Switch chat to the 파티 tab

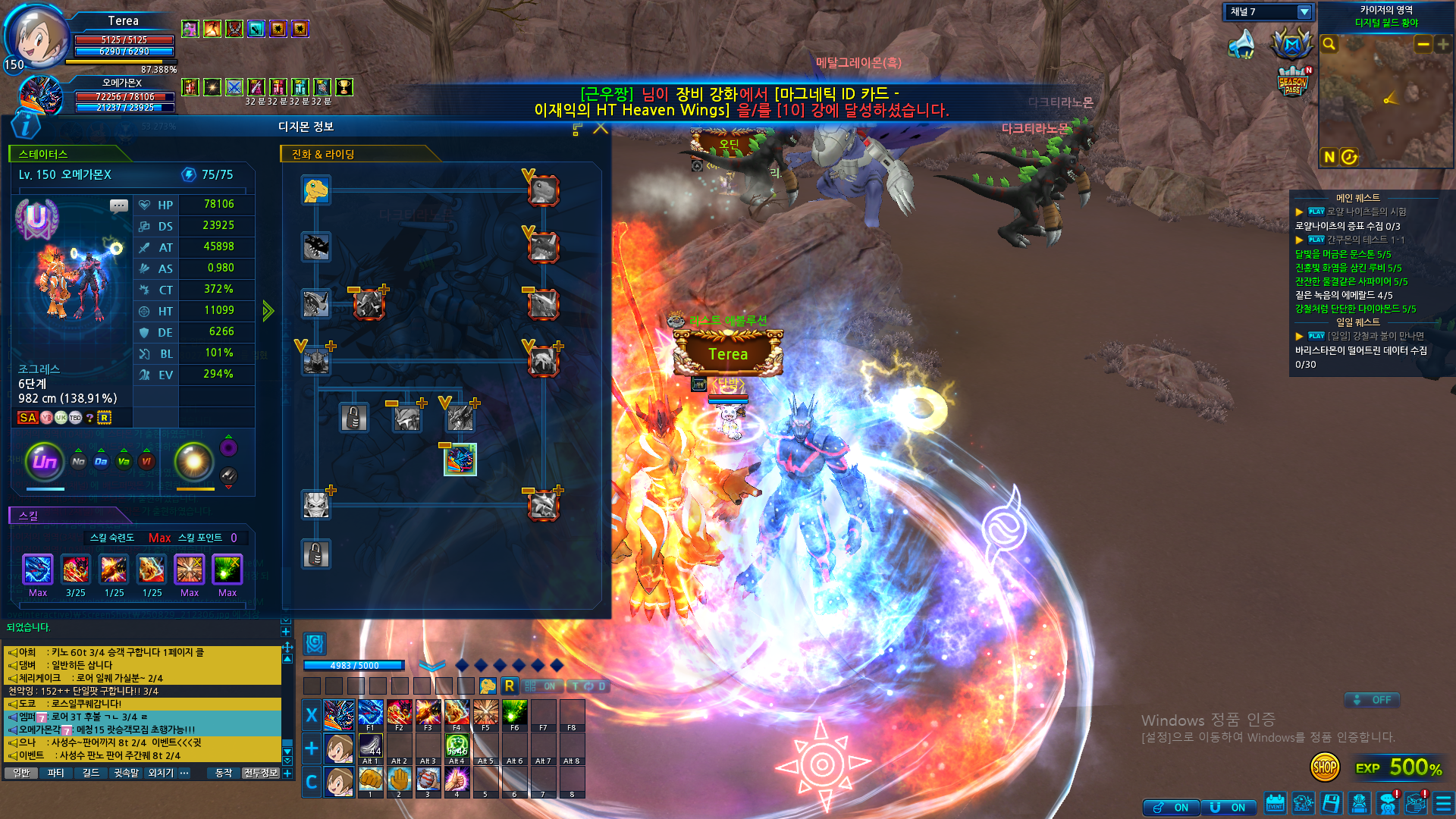click(55, 773)
